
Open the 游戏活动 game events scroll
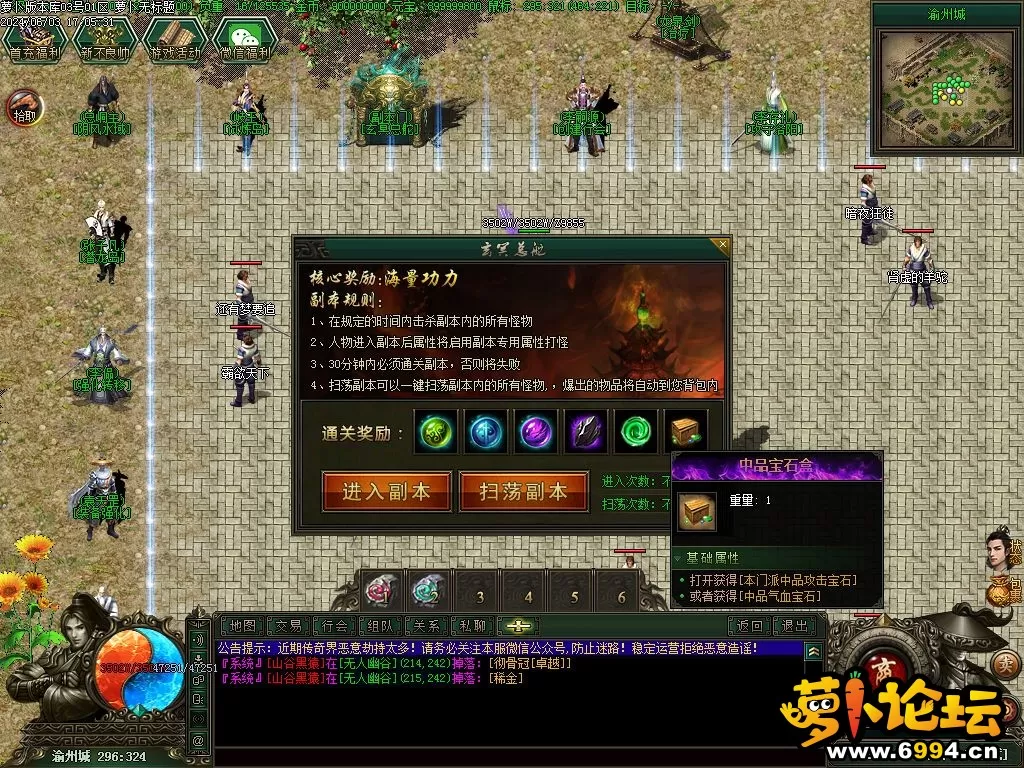pos(173,41)
